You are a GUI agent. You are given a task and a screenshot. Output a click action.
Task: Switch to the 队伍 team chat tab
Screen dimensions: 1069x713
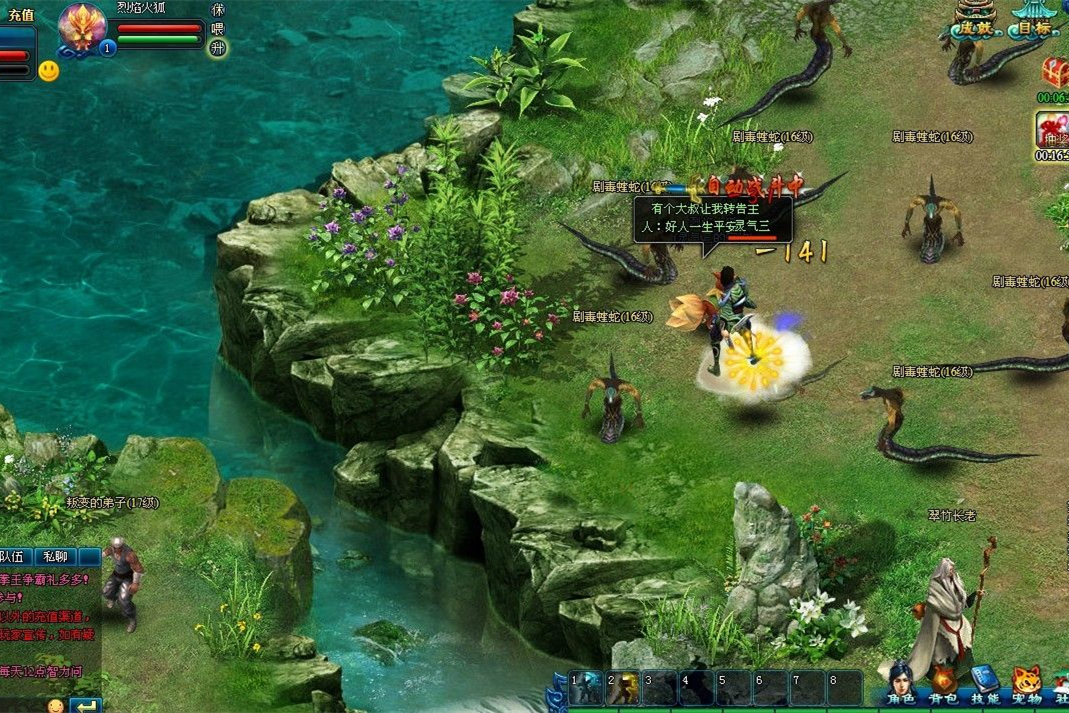point(15,557)
